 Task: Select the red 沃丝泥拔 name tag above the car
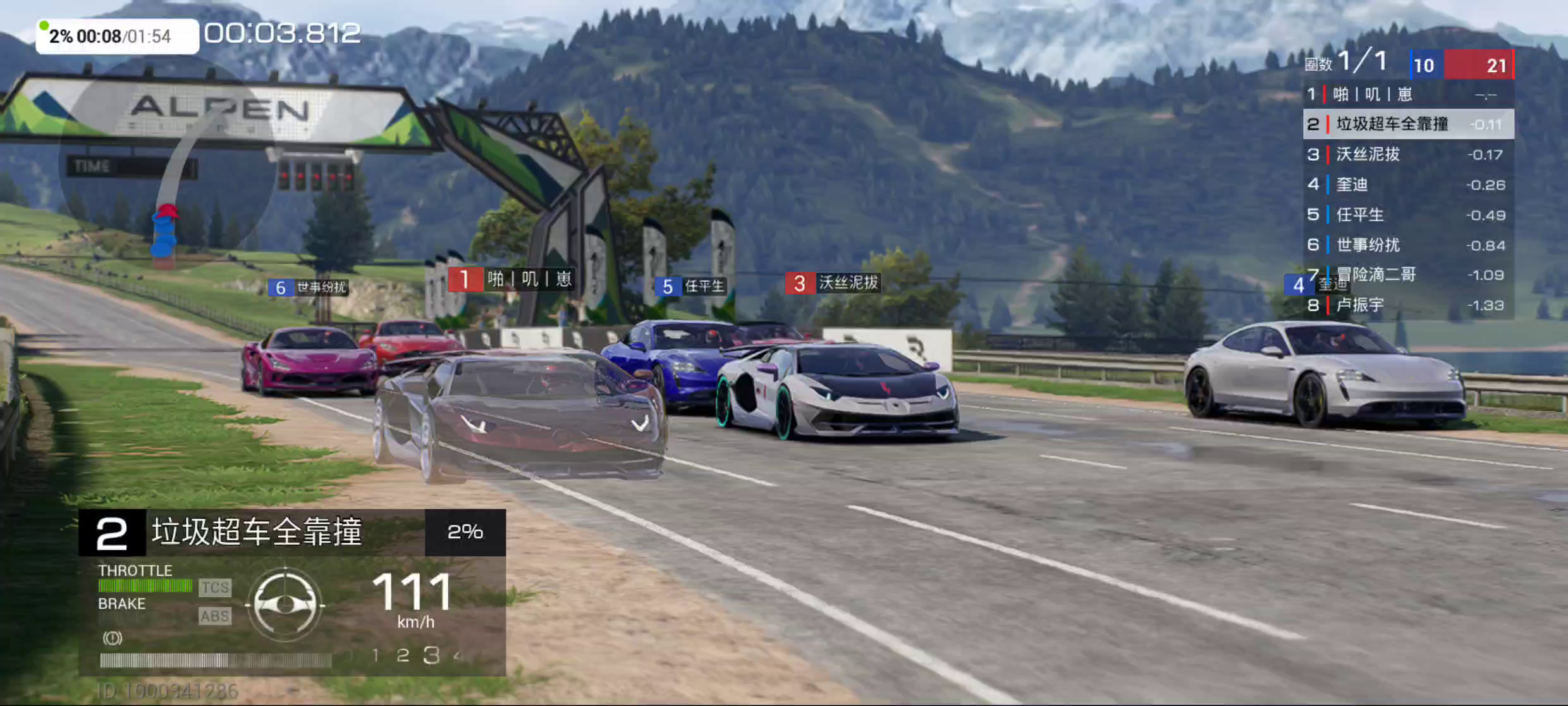click(x=833, y=283)
